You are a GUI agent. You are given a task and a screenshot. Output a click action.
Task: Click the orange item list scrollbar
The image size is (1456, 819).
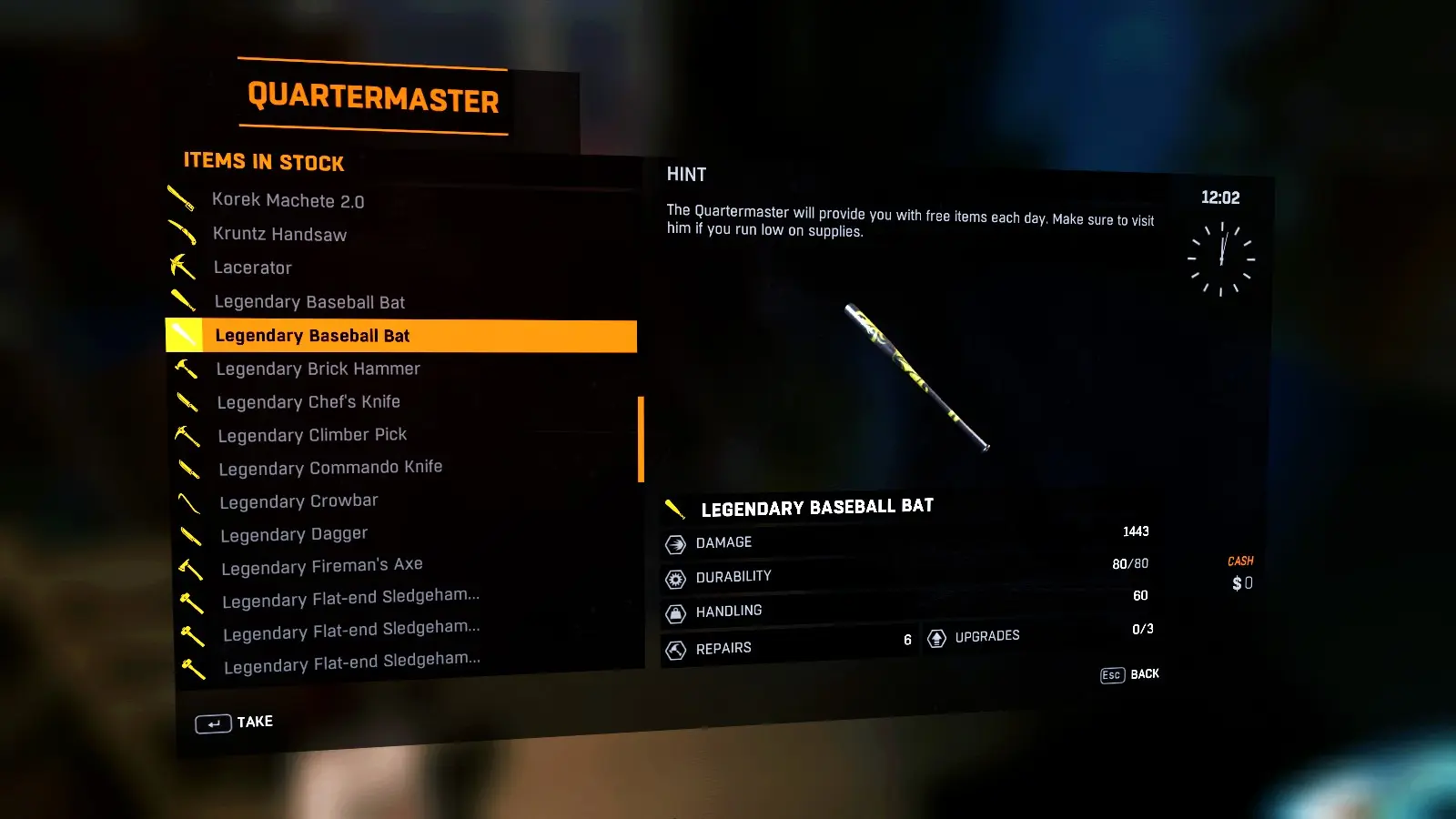(641, 439)
